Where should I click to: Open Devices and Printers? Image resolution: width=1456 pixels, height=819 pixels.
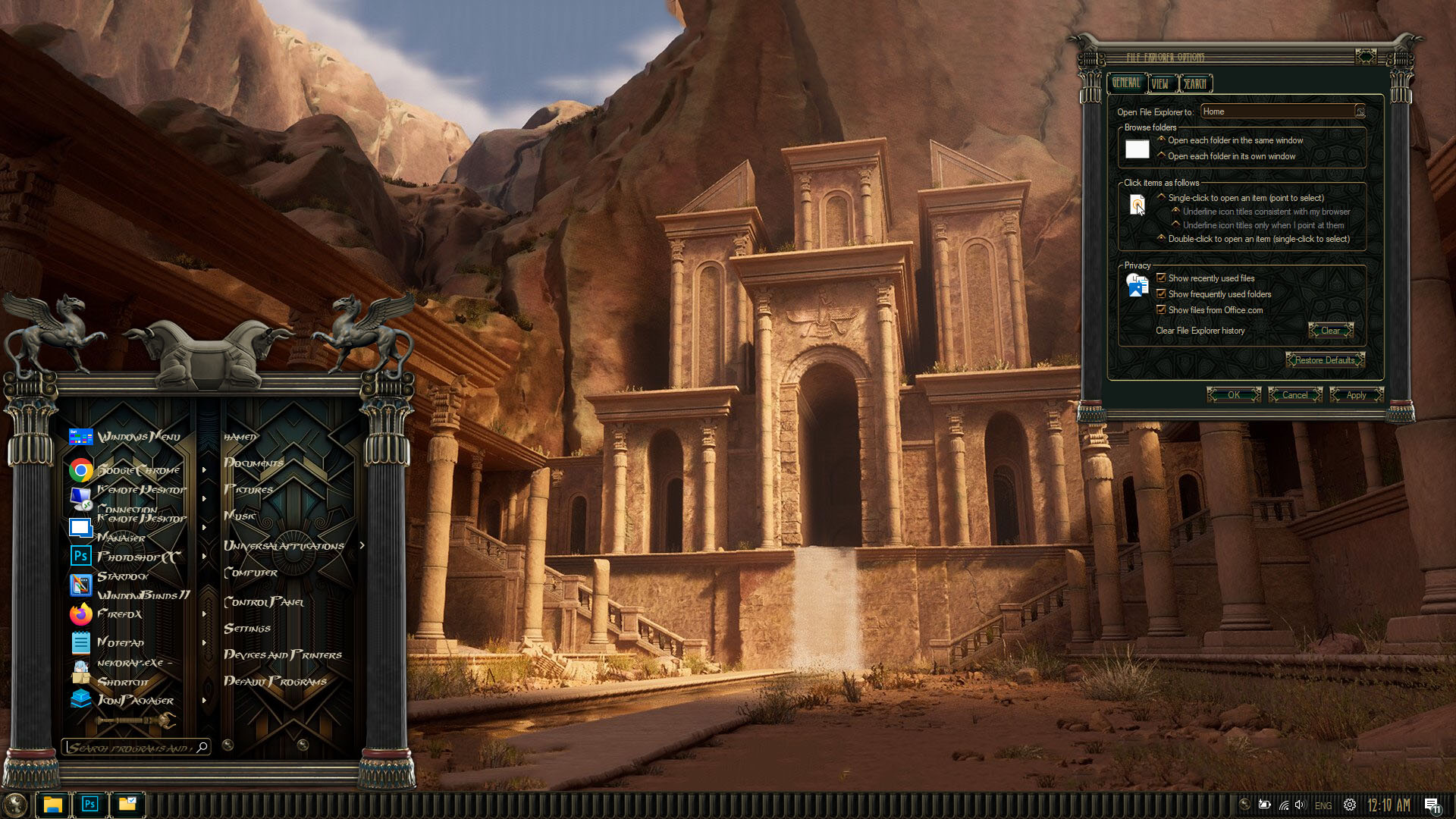(x=282, y=655)
